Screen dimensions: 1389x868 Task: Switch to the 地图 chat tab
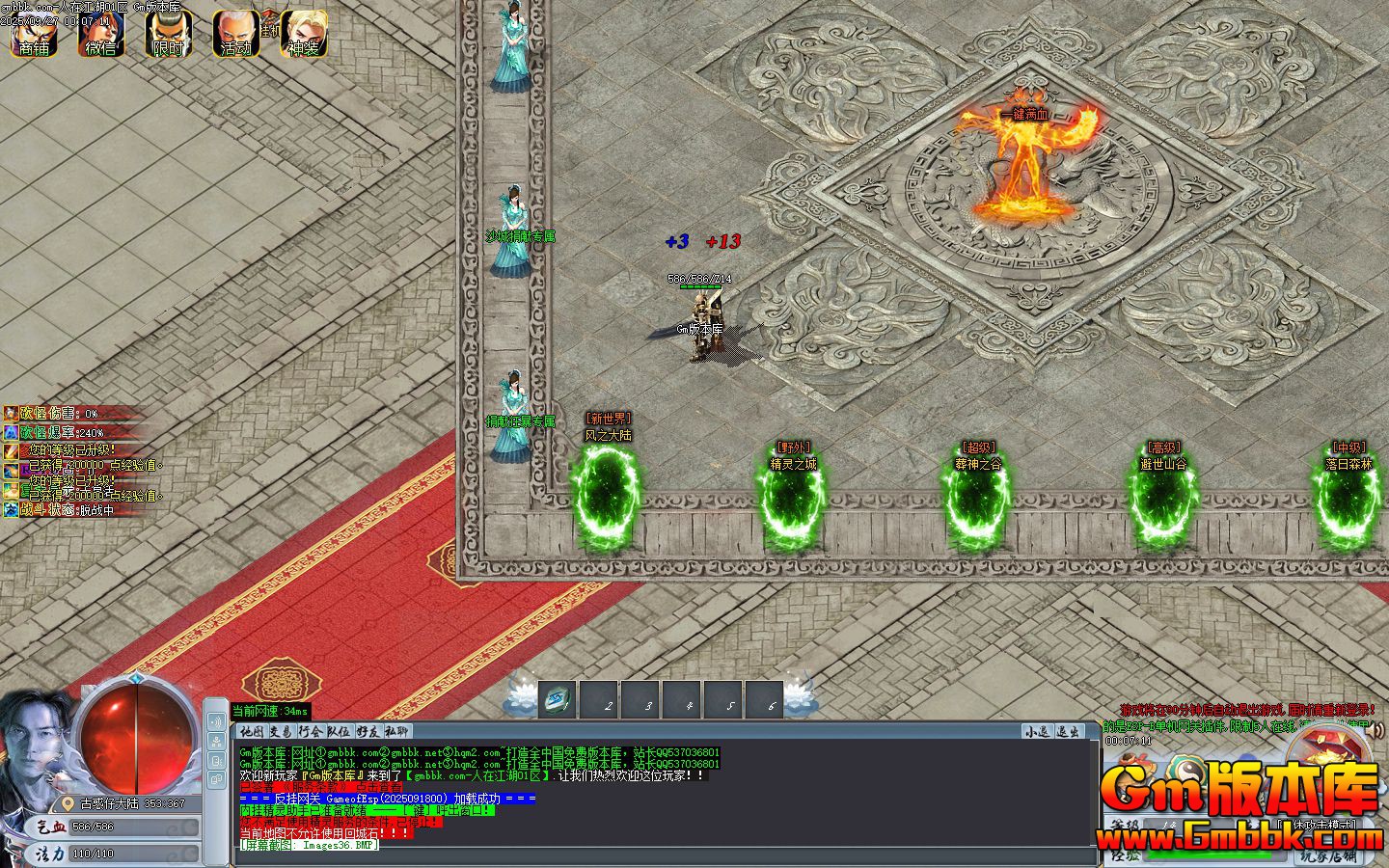coord(252,732)
